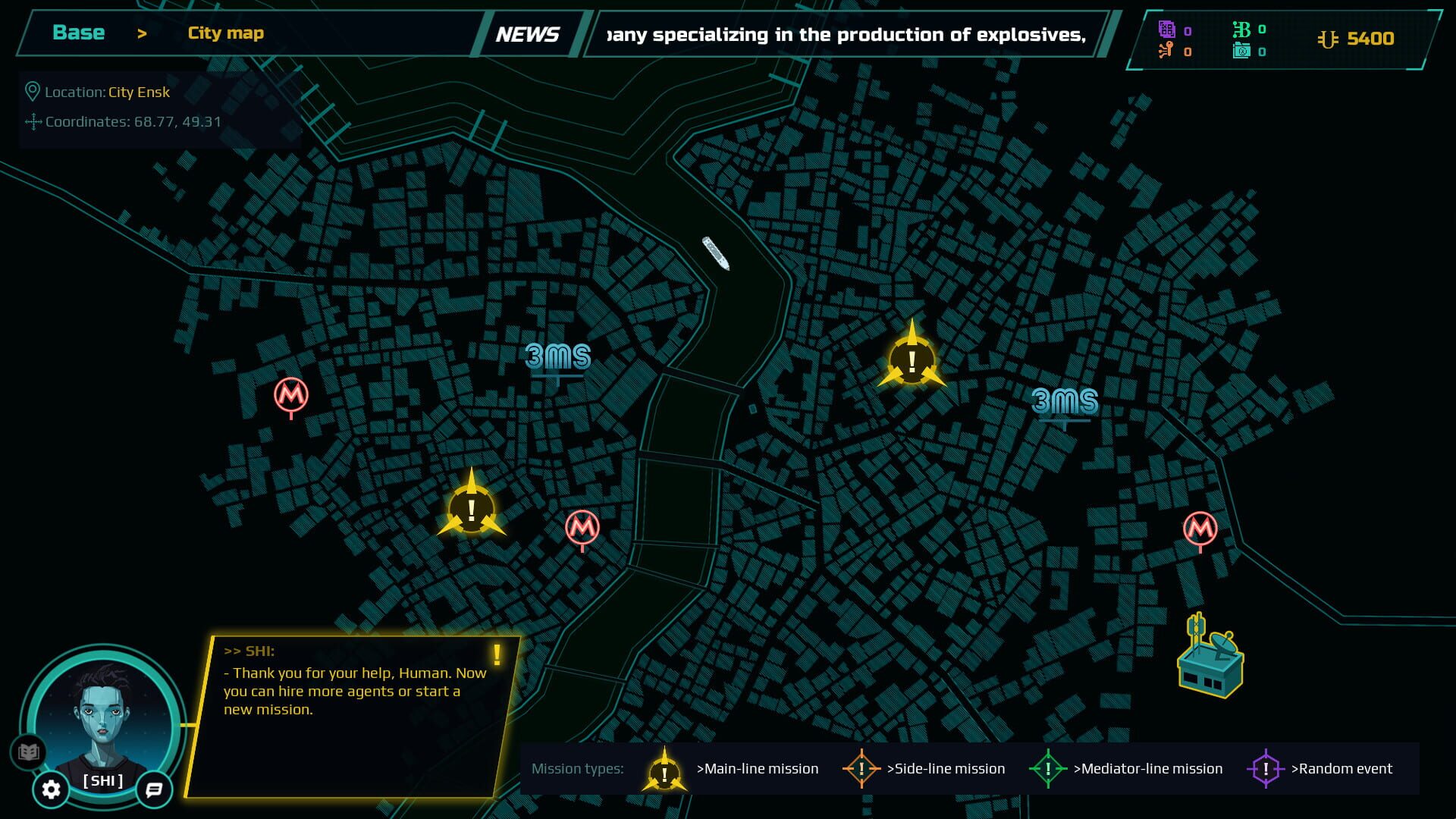Image resolution: width=1456 pixels, height=819 pixels.
Task: Click the purple Random event legend icon
Action: [x=1268, y=768]
